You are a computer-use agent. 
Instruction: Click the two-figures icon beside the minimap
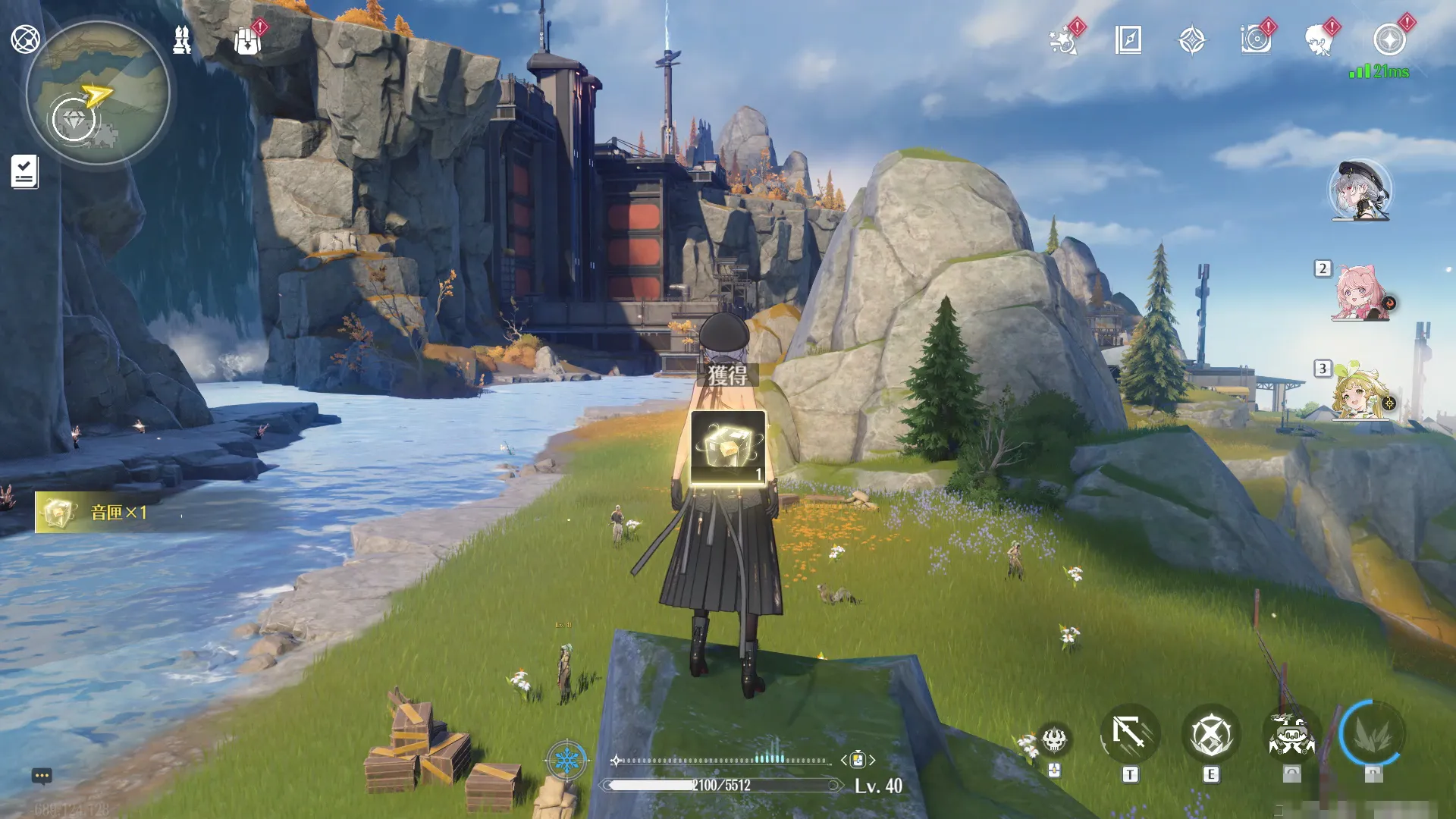[x=182, y=39]
